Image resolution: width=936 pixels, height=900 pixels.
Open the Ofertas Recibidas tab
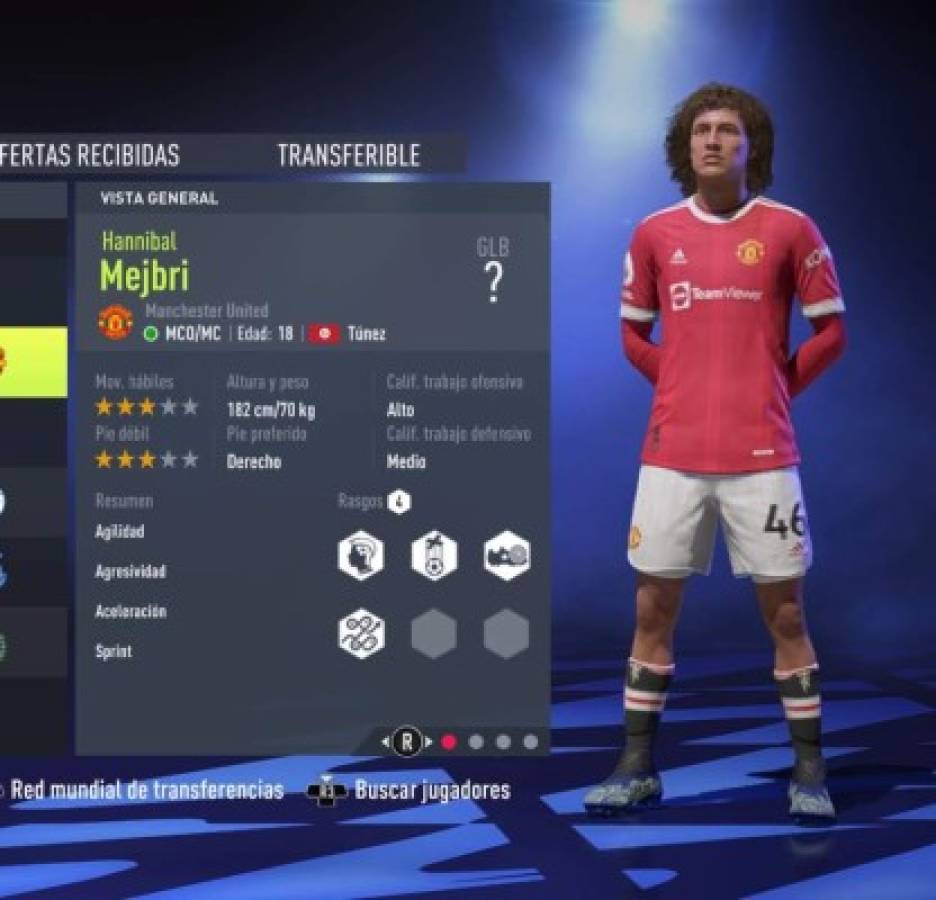point(90,155)
